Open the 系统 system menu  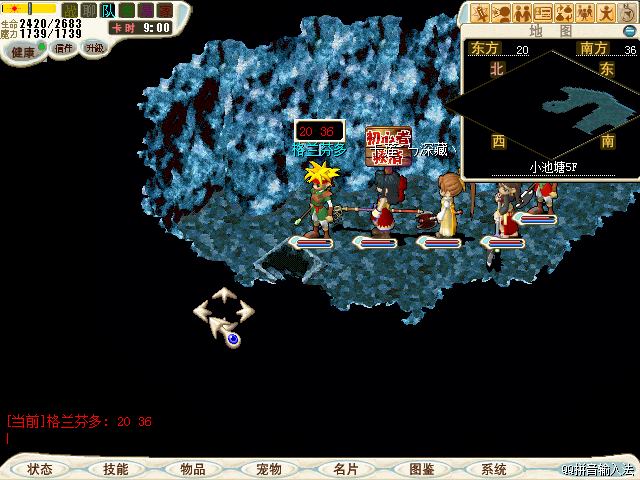[x=494, y=469]
